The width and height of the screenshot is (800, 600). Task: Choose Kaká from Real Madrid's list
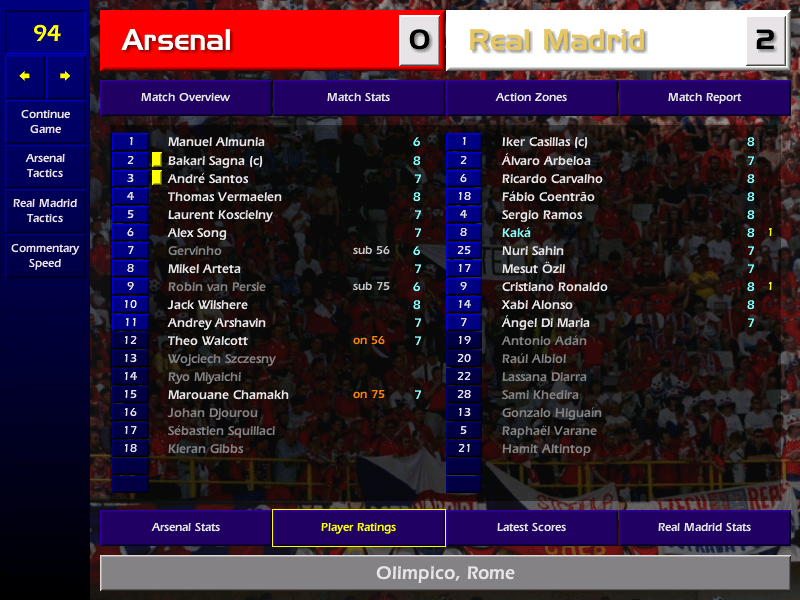[x=516, y=233]
